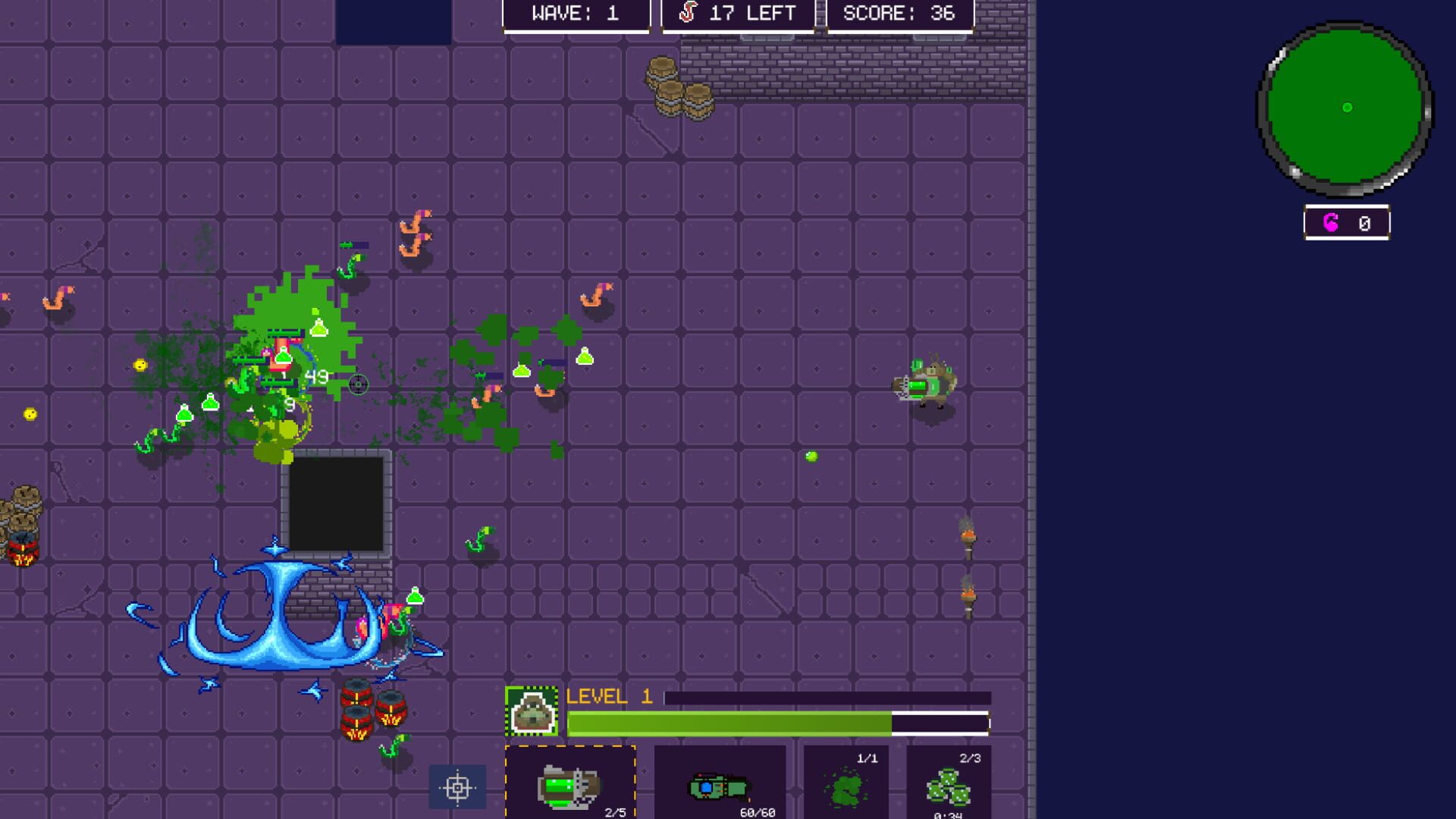Click the character portrait next to LEVEL 1
Image resolution: width=1456 pixels, height=819 pixels.
533,714
